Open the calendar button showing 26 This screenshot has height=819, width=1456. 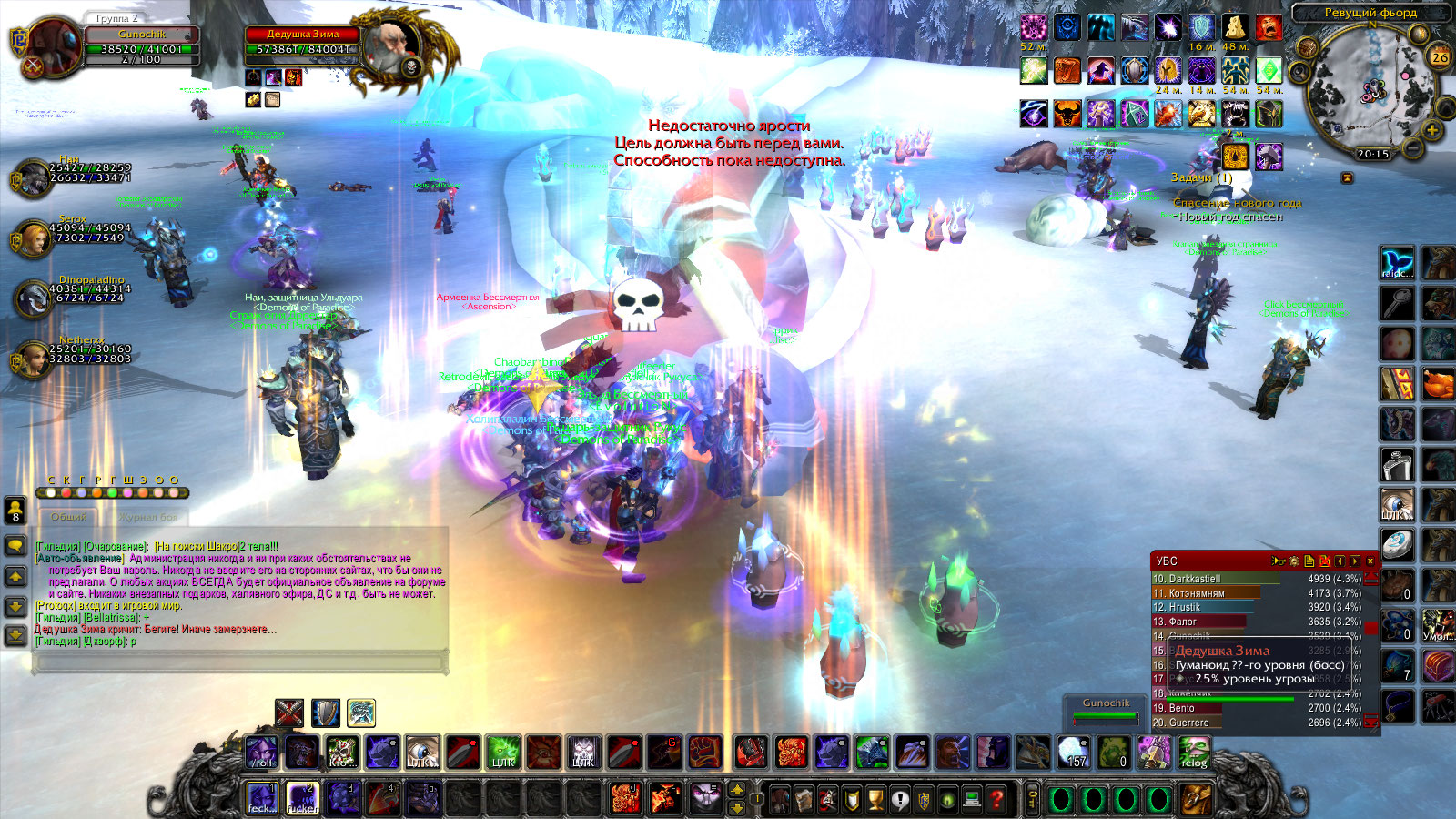[x=1440, y=57]
